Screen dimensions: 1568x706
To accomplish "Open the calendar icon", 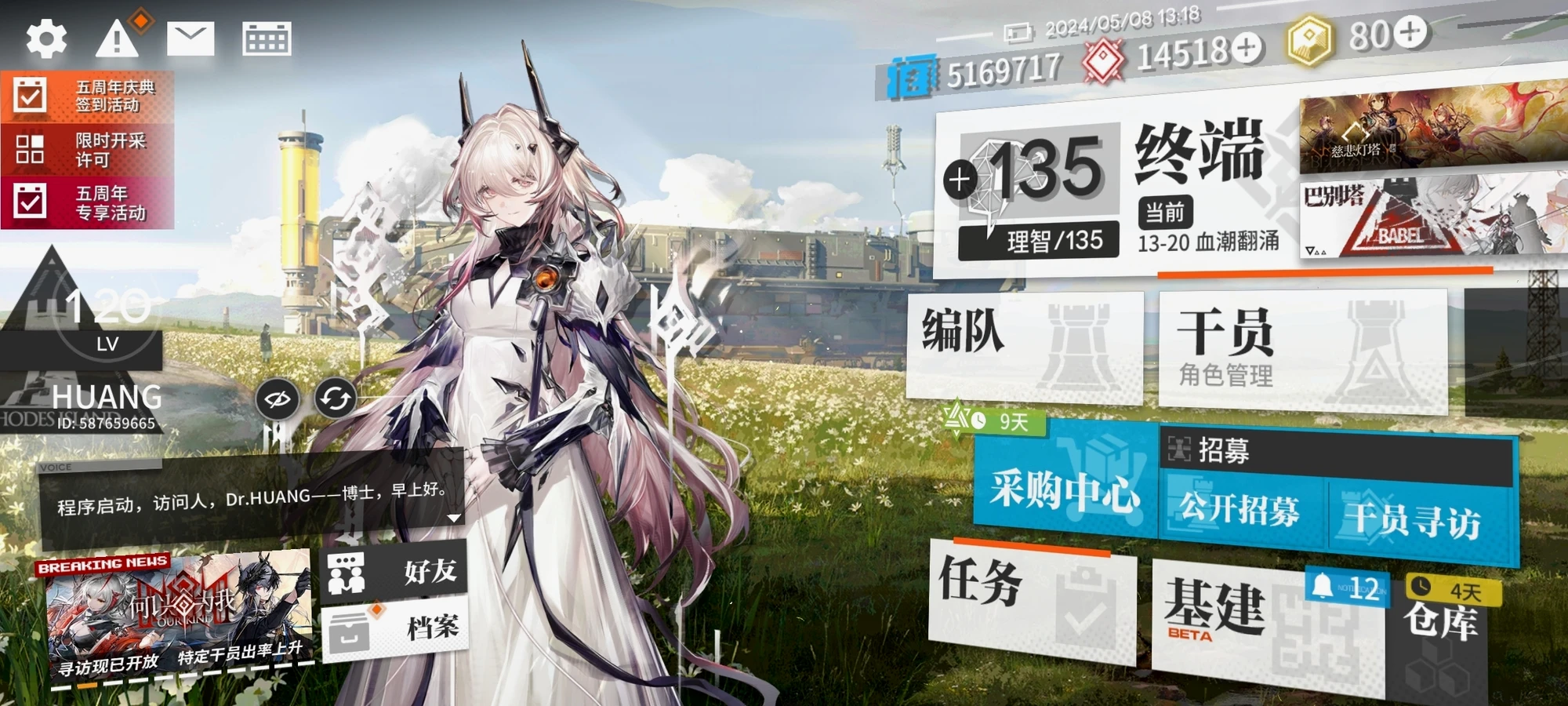I will point(267,38).
